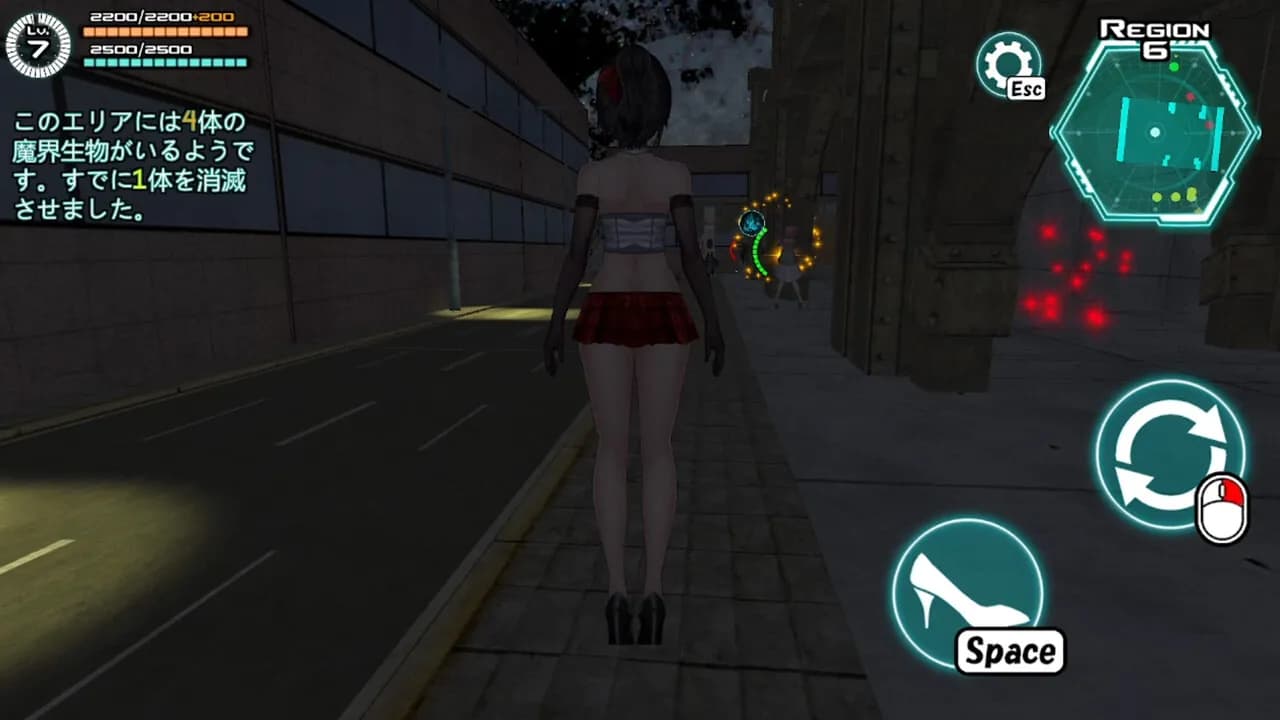Click the white player dot on the minimap

1155,133
